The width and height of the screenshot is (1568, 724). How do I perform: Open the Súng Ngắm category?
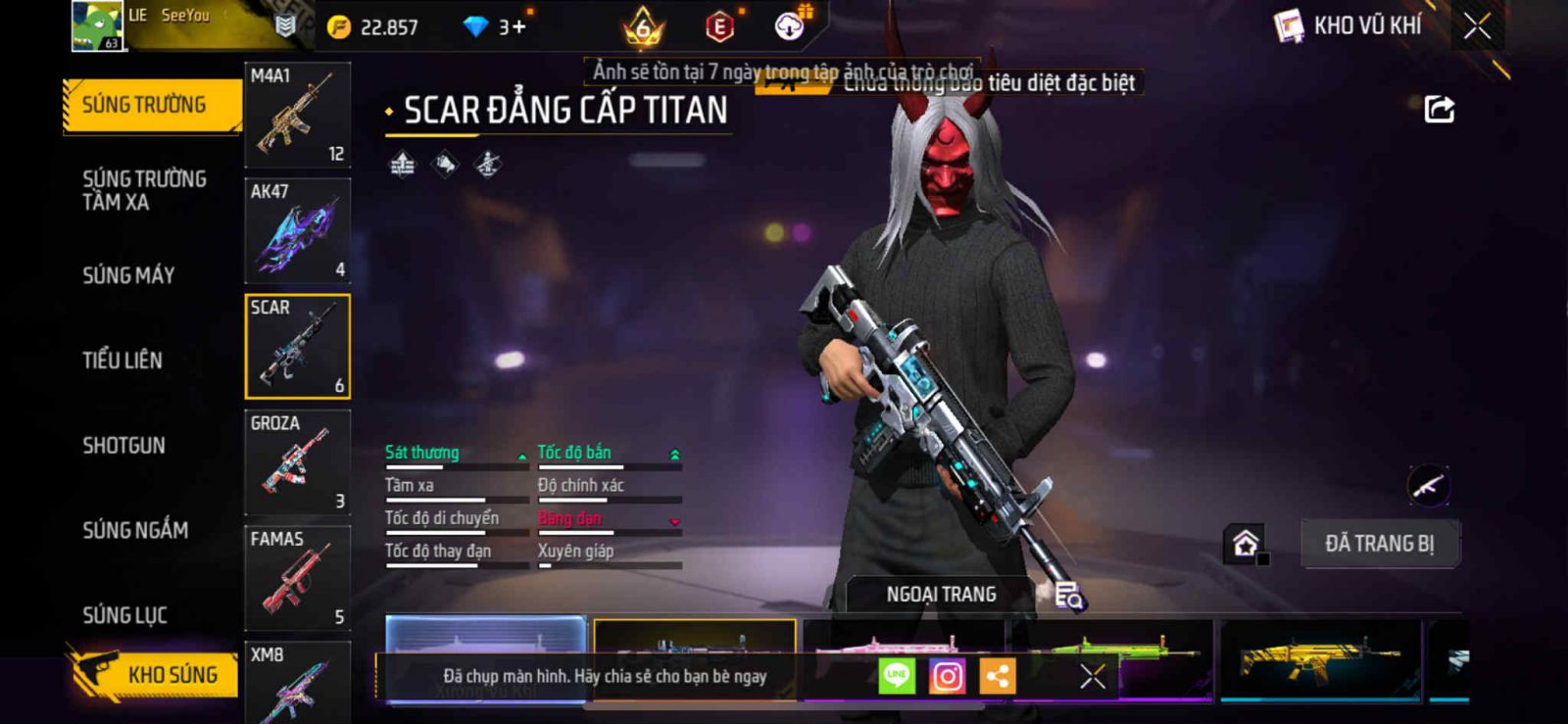point(135,530)
